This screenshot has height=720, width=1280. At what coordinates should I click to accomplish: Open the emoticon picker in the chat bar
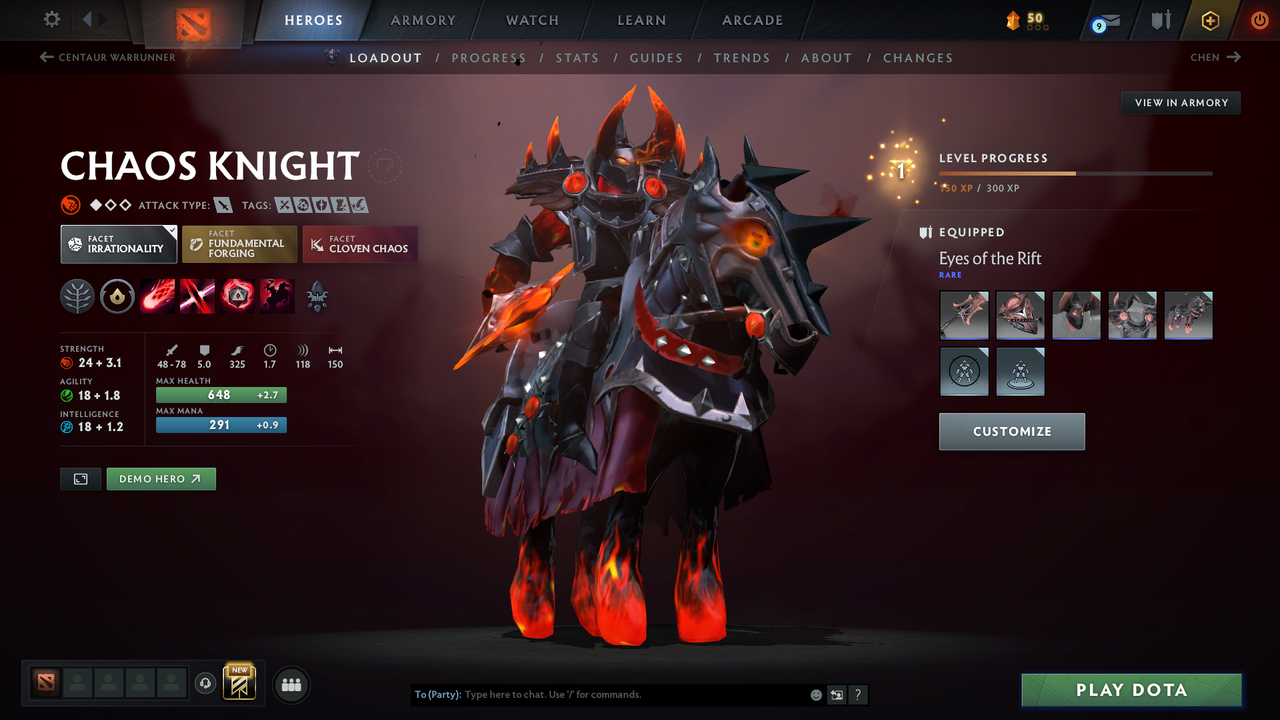click(815, 694)
